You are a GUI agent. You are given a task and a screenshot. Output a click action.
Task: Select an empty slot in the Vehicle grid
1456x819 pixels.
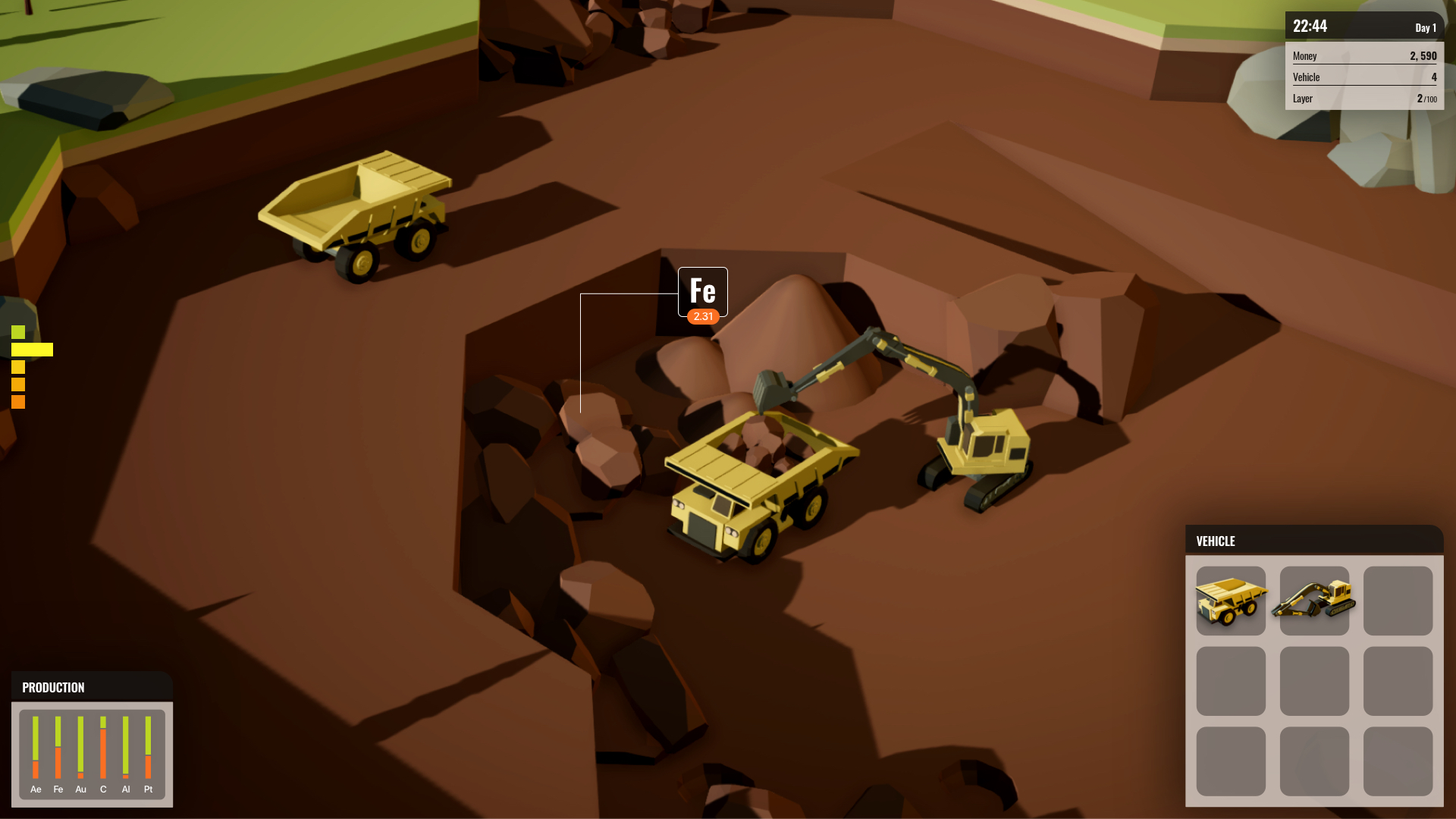pos(1398,601)
